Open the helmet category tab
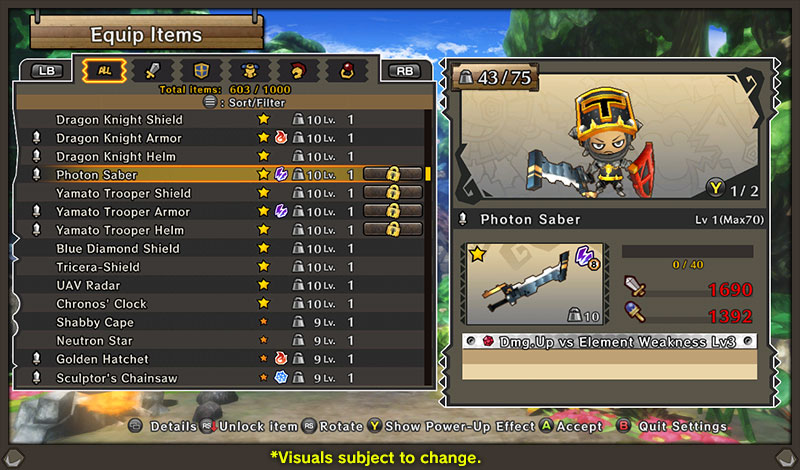800x470 pixels. pyautogui.click(x=297, y=70)
